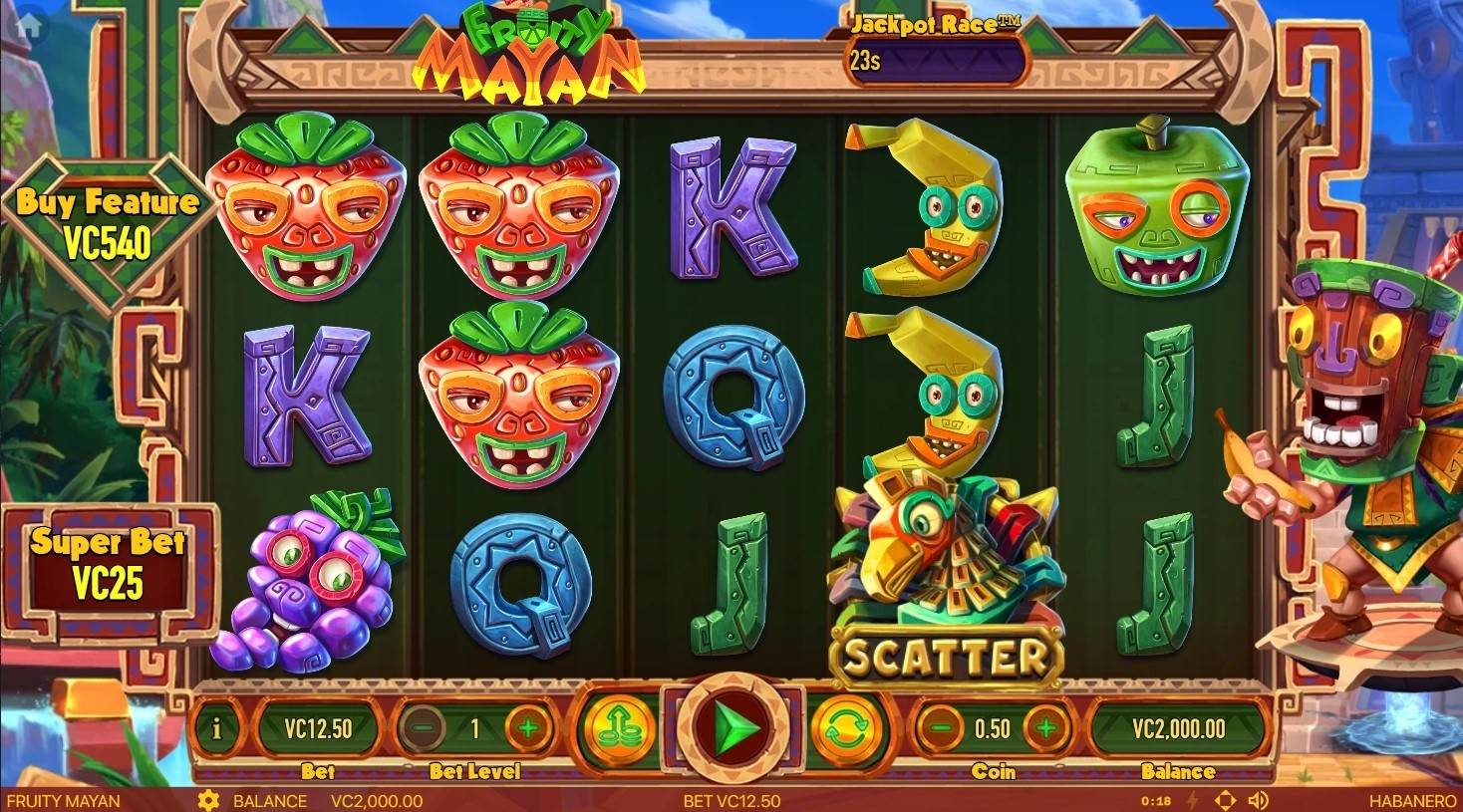The width and height of the screenshot is (1463, 812).
Task: Activate the Super Bet VC25 option
Action: point(108,564)
